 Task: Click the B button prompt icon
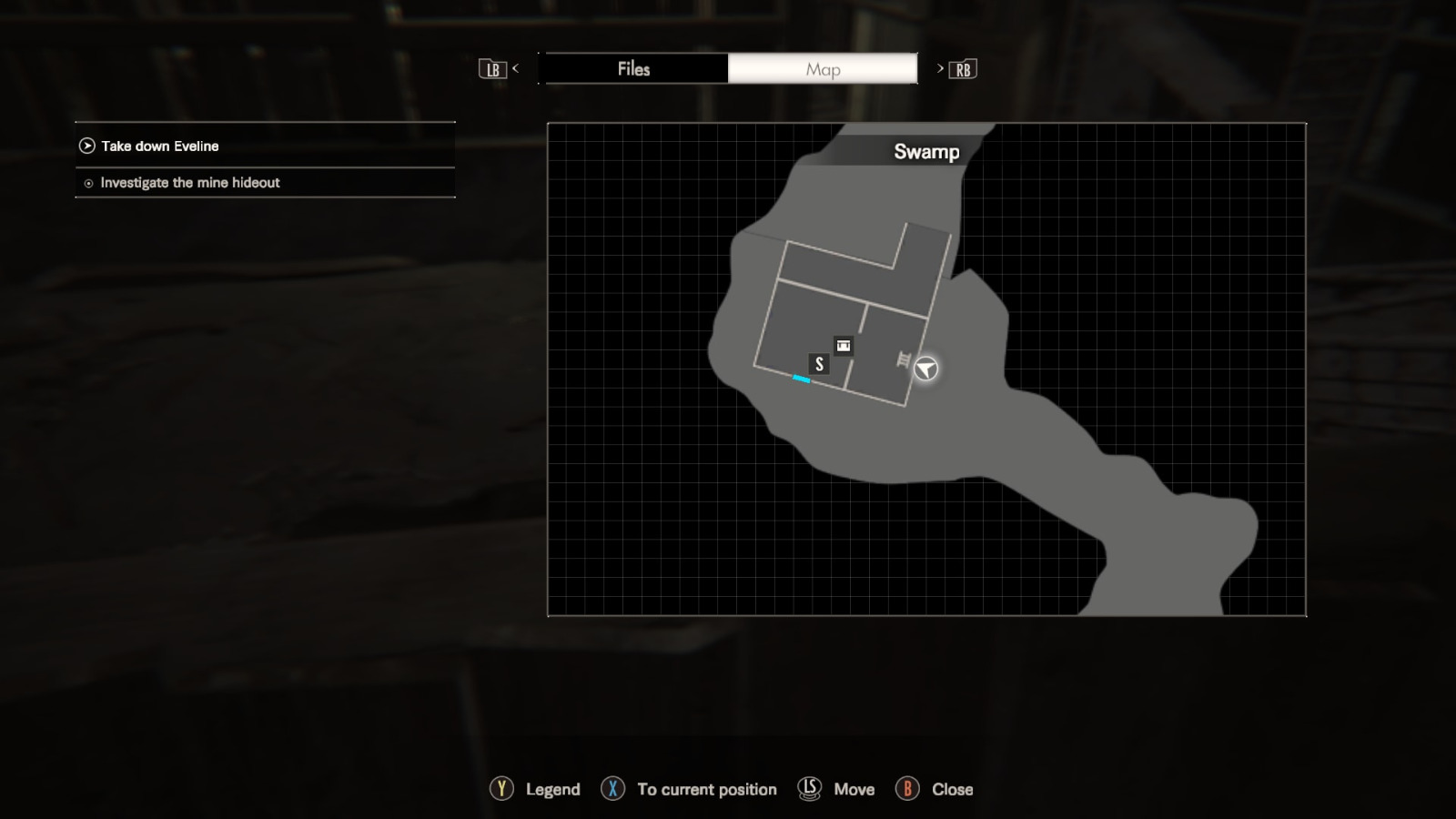coord(908,789)
